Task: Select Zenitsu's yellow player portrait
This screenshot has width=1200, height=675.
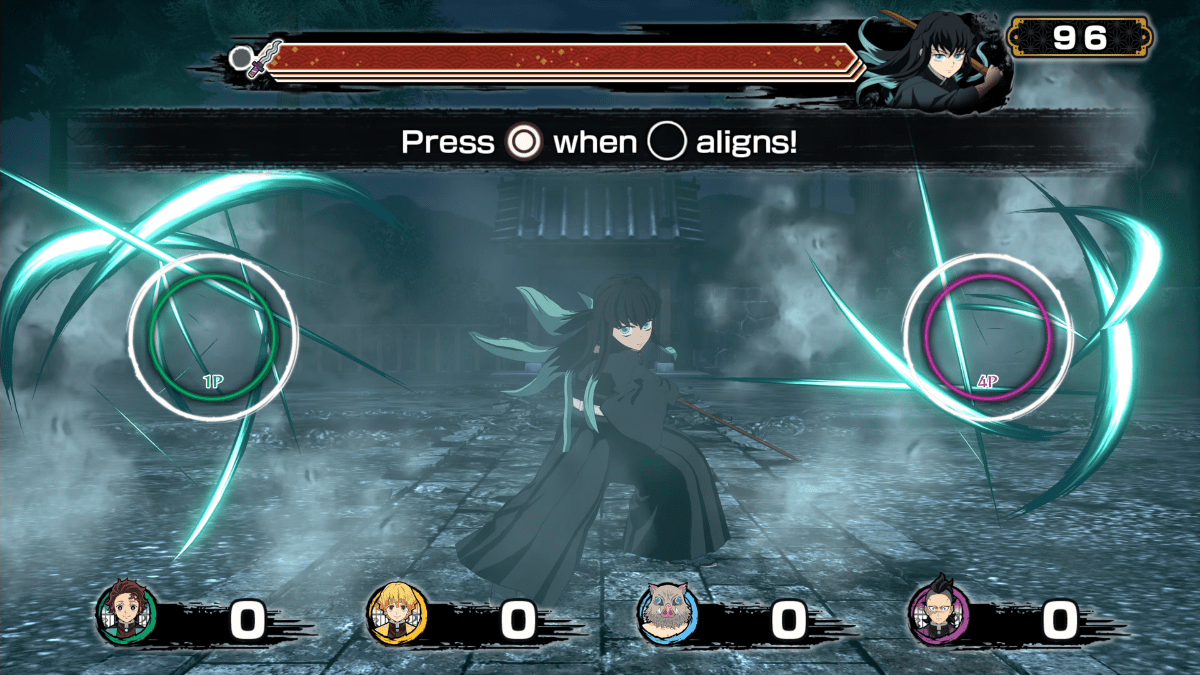Action: 397,613
